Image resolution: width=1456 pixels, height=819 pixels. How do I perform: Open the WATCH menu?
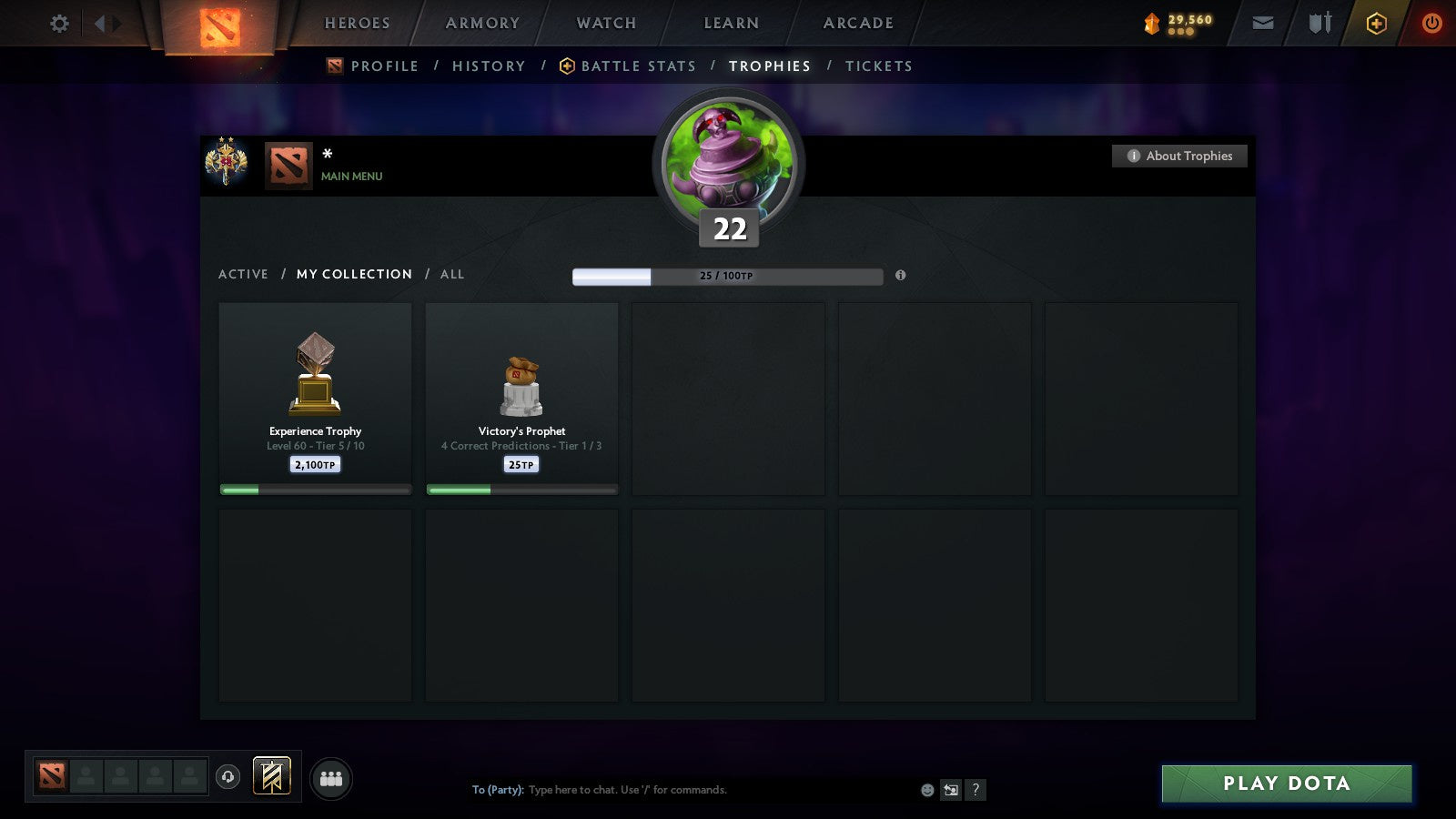tap(604, 23)
